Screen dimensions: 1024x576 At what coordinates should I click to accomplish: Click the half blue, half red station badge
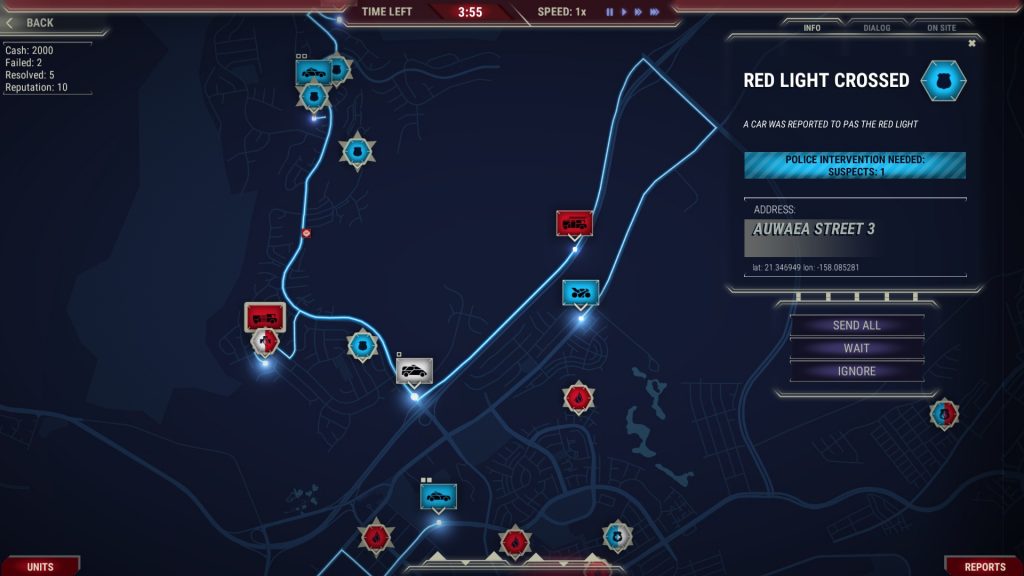(x=944, y=412)
